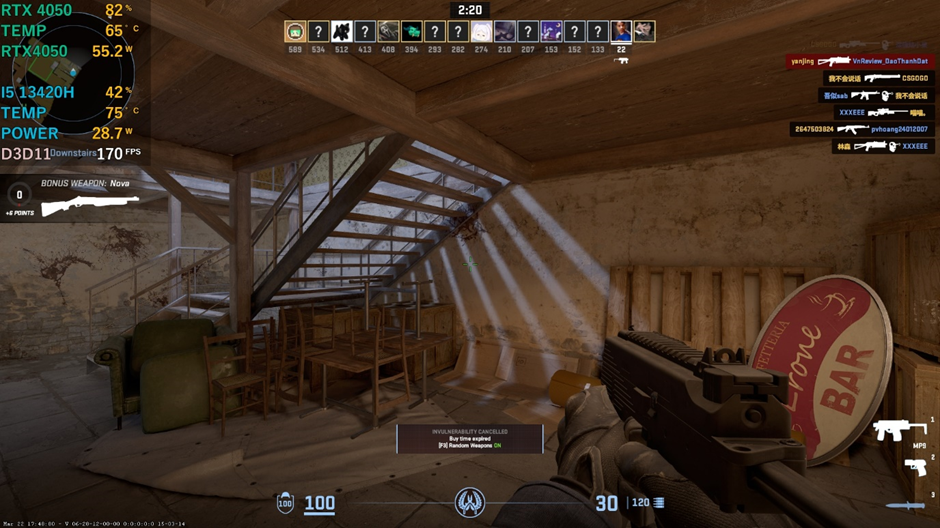Click the Nova bonus weapon shotgun icon
The width and height of the screenshot is (940, 528).
(x=91, y=204)
